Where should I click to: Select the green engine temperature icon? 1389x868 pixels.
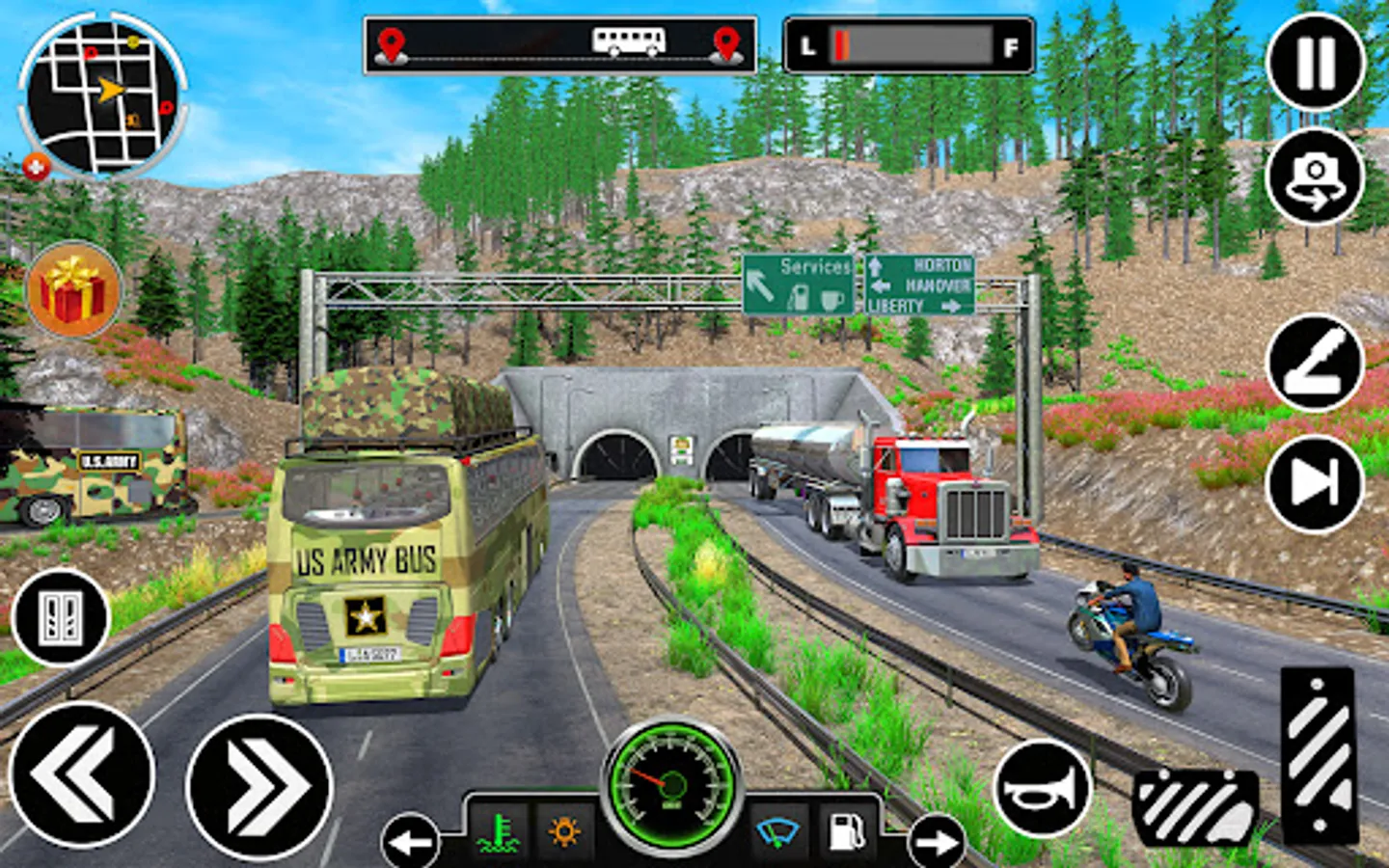[500, 831]
